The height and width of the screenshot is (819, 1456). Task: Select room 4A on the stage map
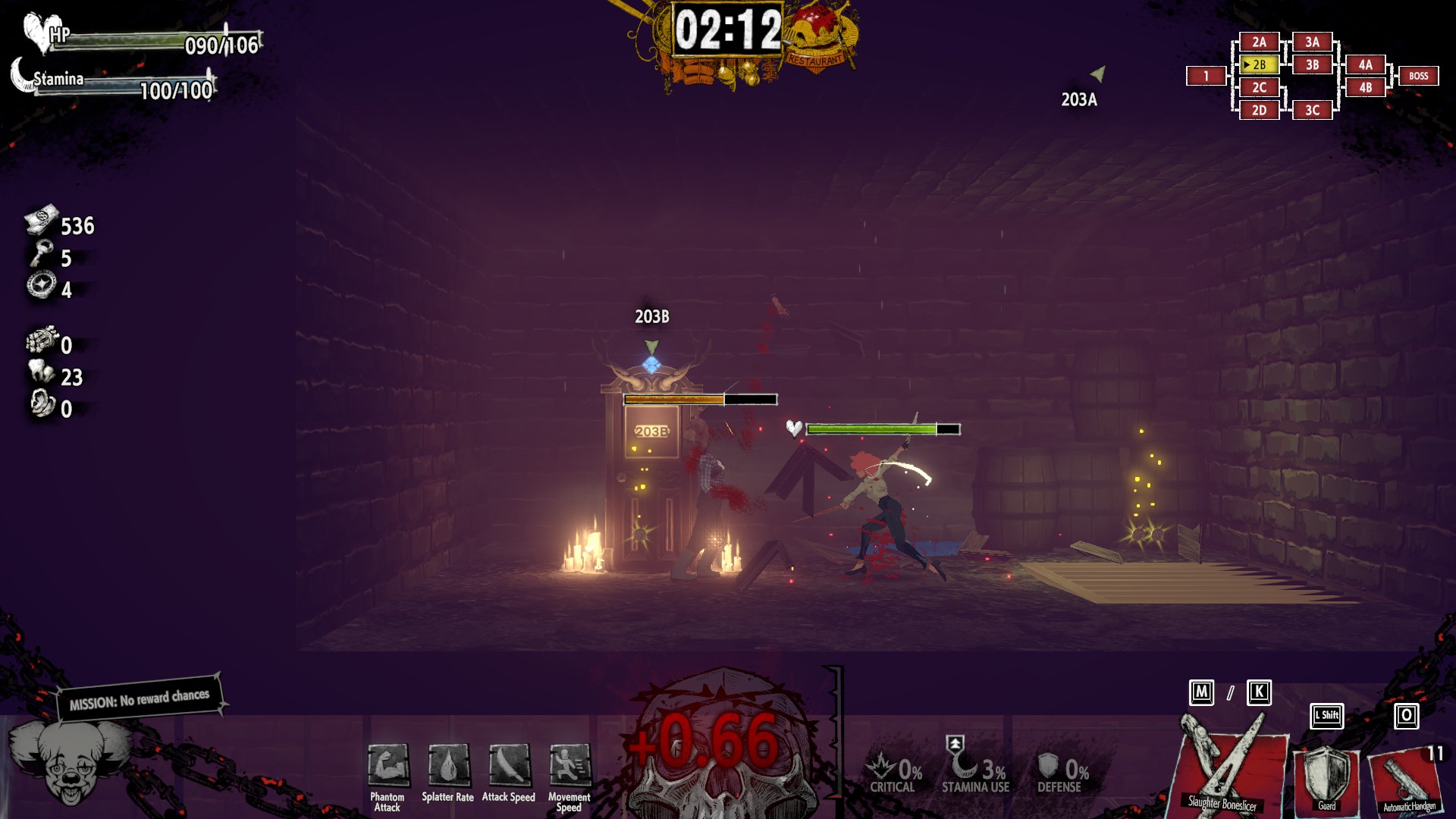coord(1366,65)
